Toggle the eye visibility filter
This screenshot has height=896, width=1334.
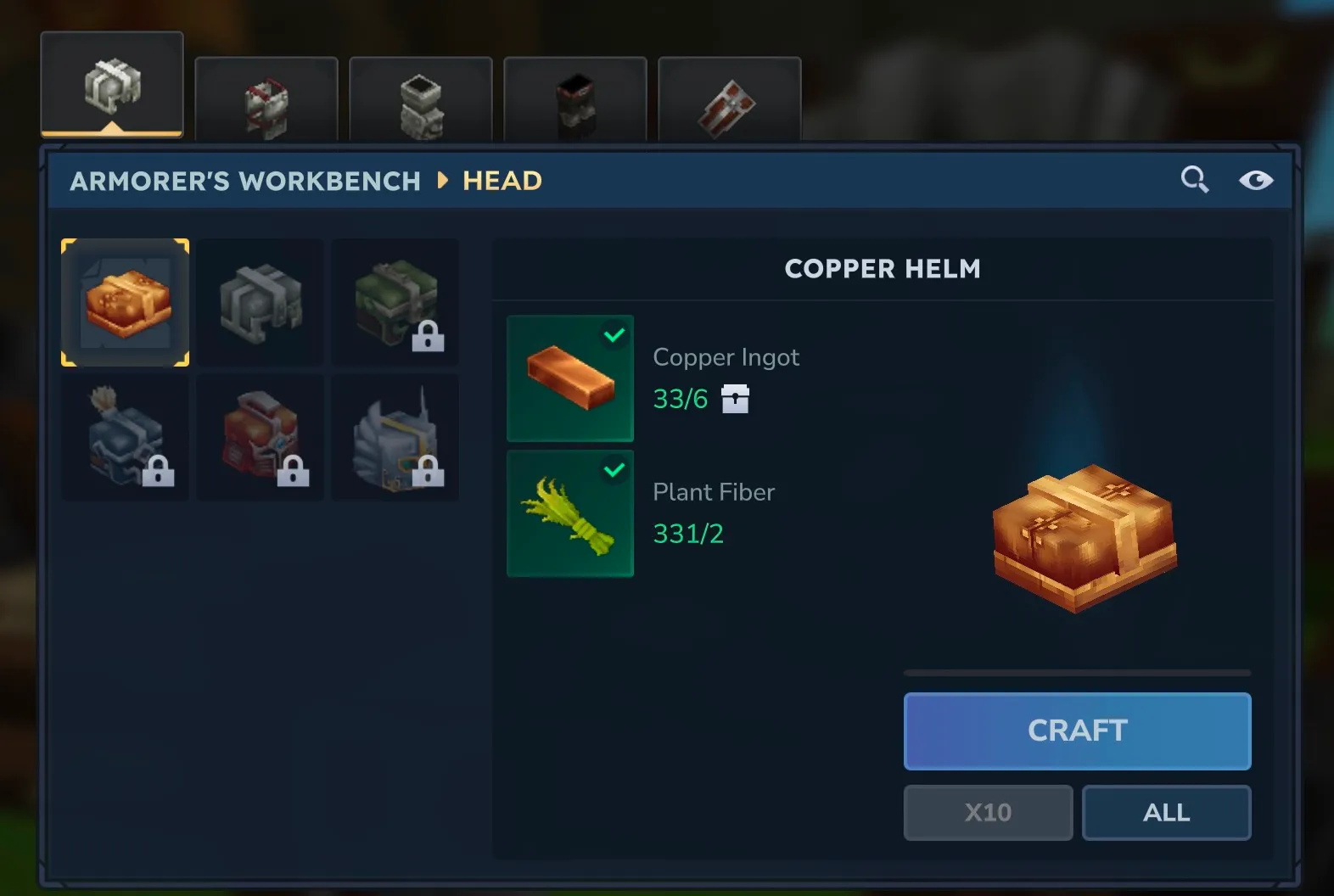1255,180
